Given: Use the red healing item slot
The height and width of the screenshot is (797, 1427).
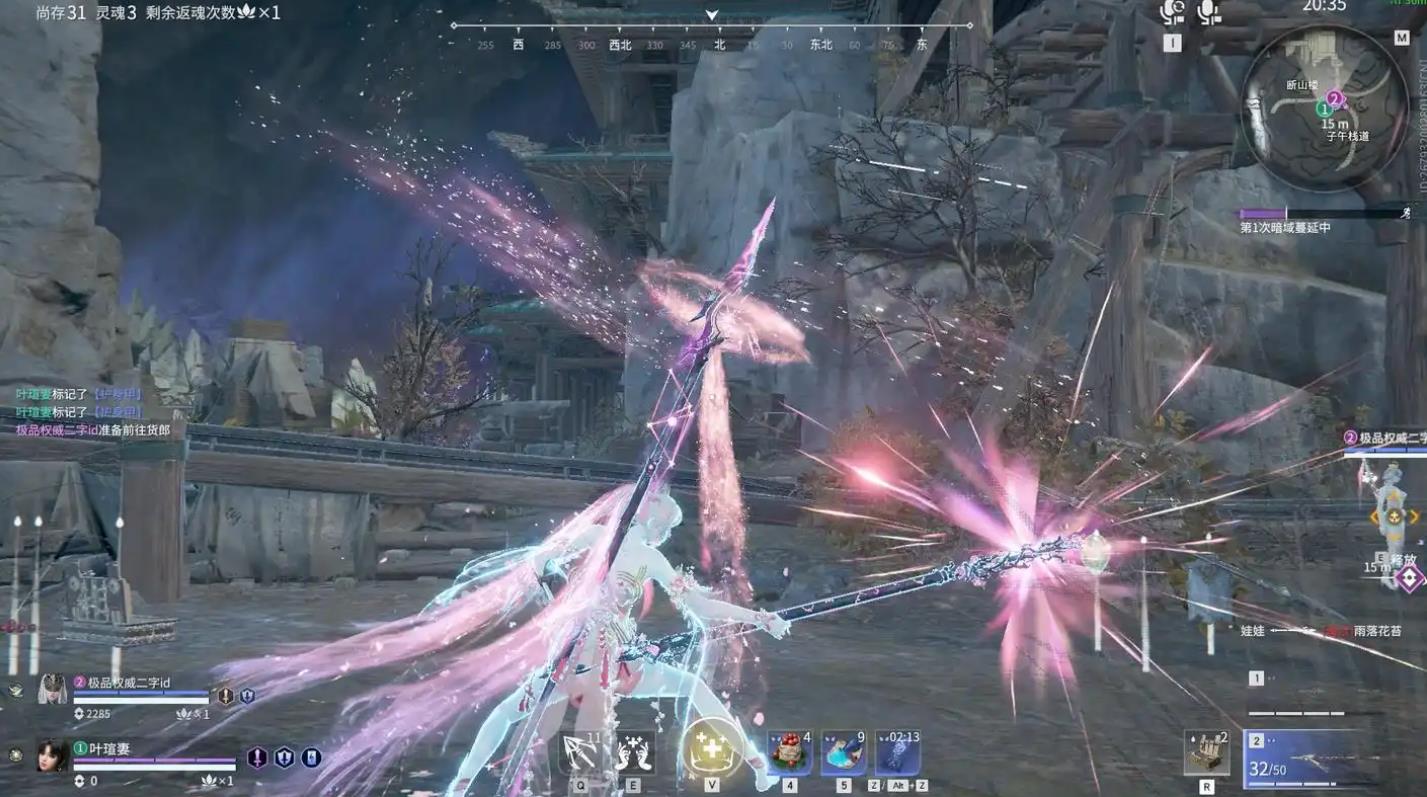Looking at the screenshot, I should coord(789,753).
